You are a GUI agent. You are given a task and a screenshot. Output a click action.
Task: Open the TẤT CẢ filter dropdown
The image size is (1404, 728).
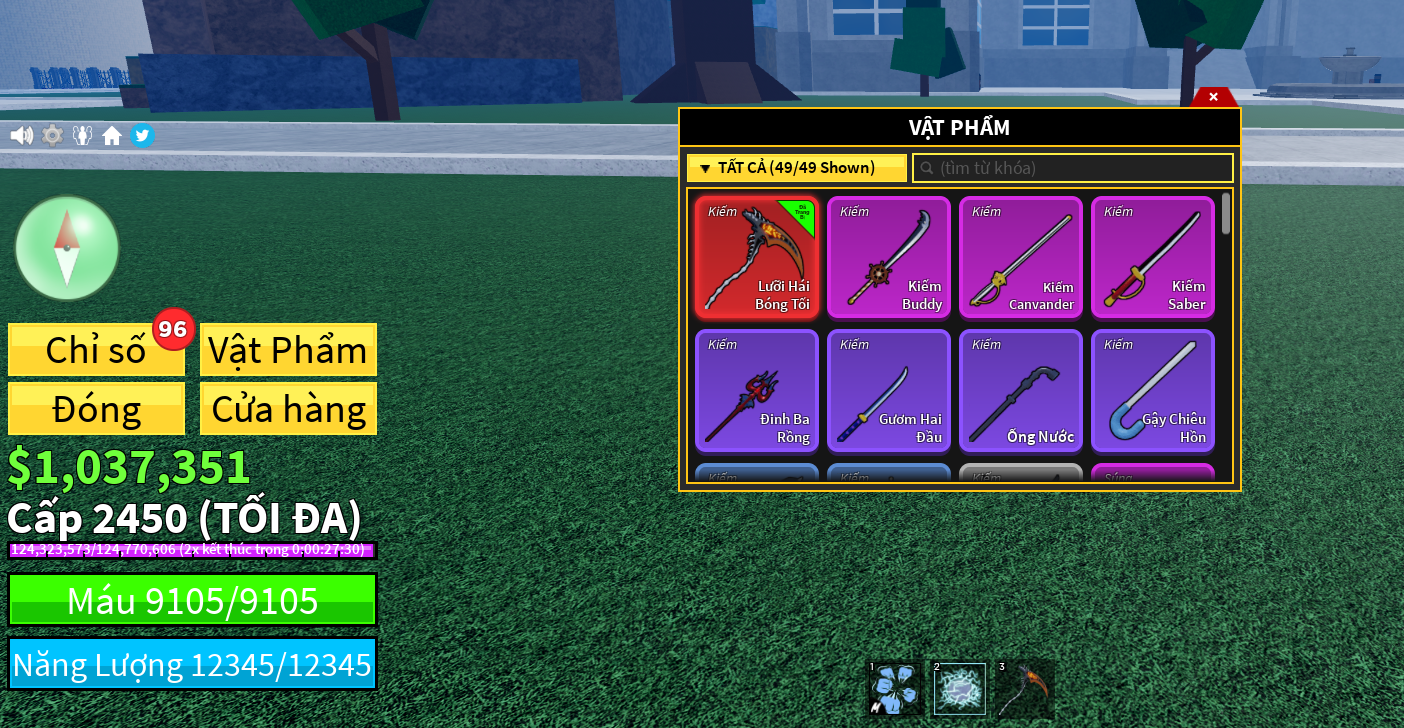pyautogui.click(x=797, y=167)
